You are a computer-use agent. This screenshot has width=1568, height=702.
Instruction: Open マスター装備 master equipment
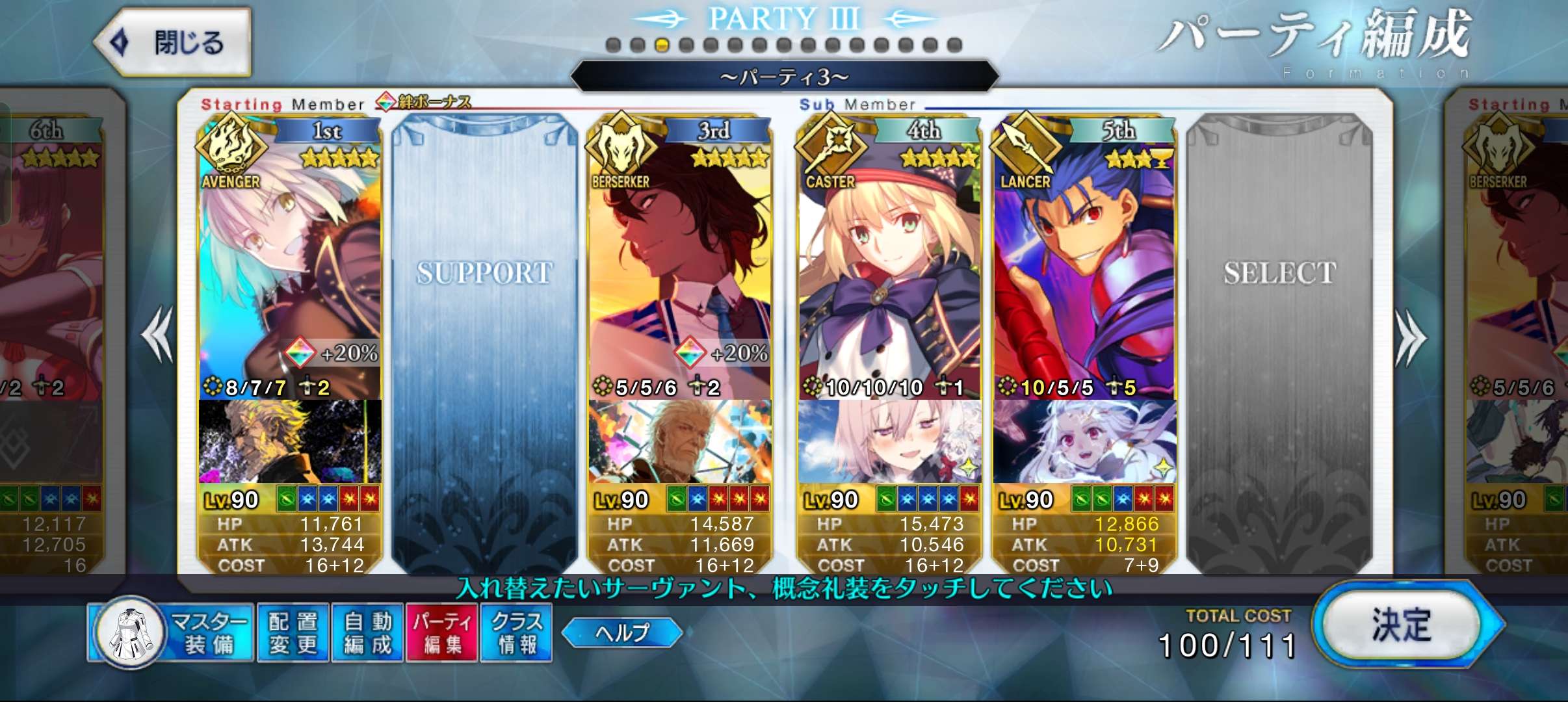tap(172, 633)
